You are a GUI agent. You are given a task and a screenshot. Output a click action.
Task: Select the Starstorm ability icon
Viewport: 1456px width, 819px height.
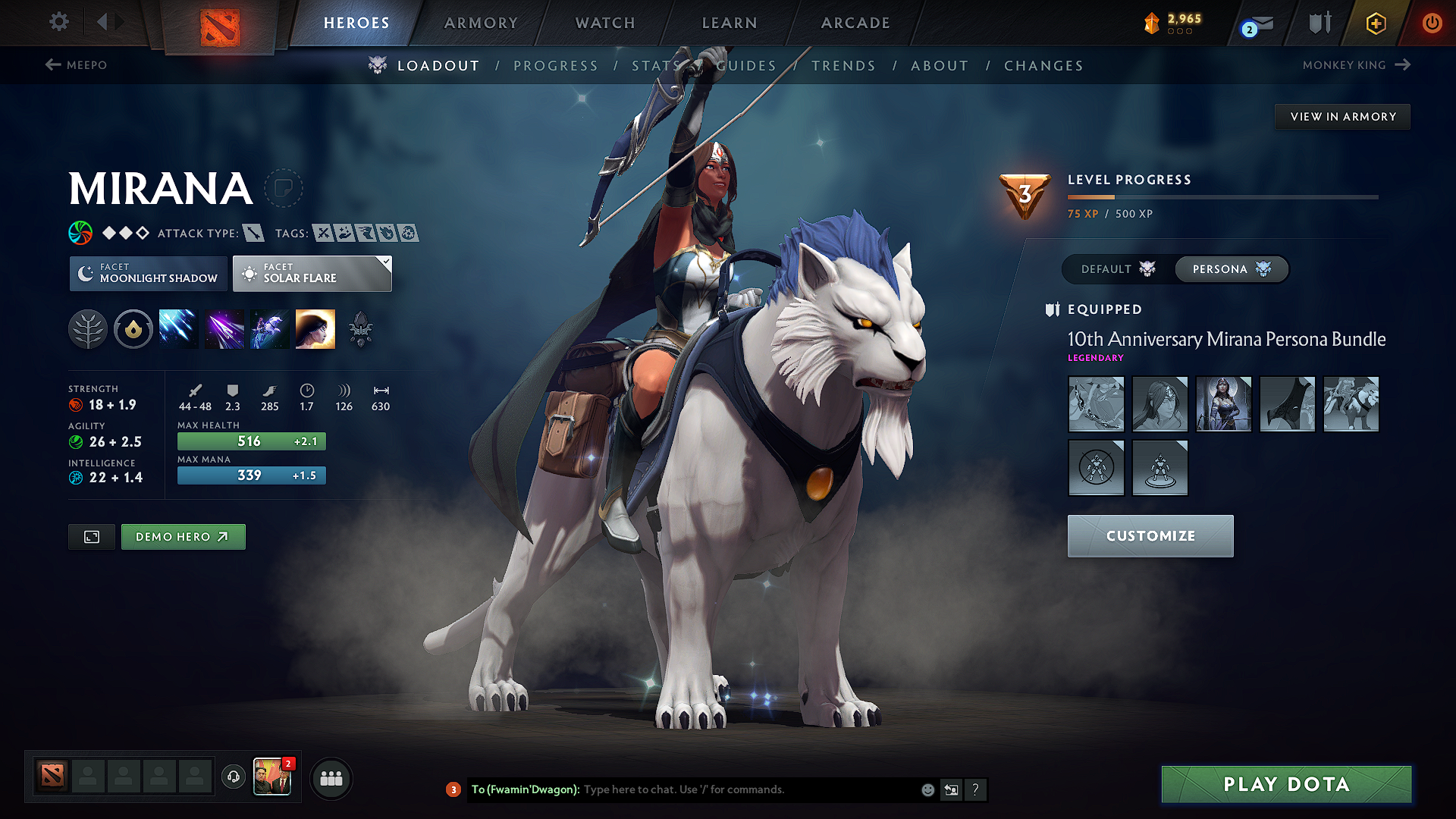coord(179,328)
